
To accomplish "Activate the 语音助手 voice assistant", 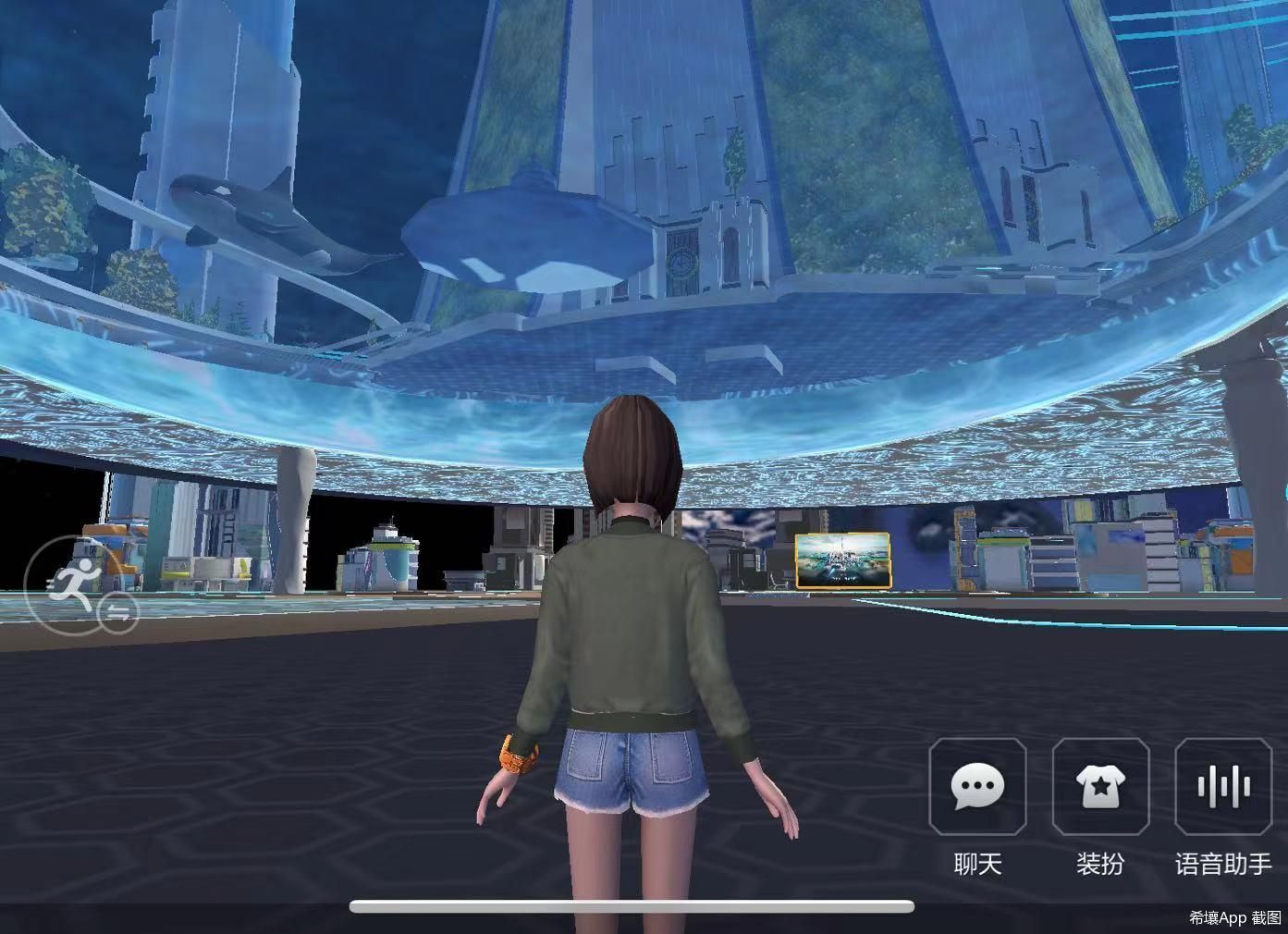I will 1222,787.
